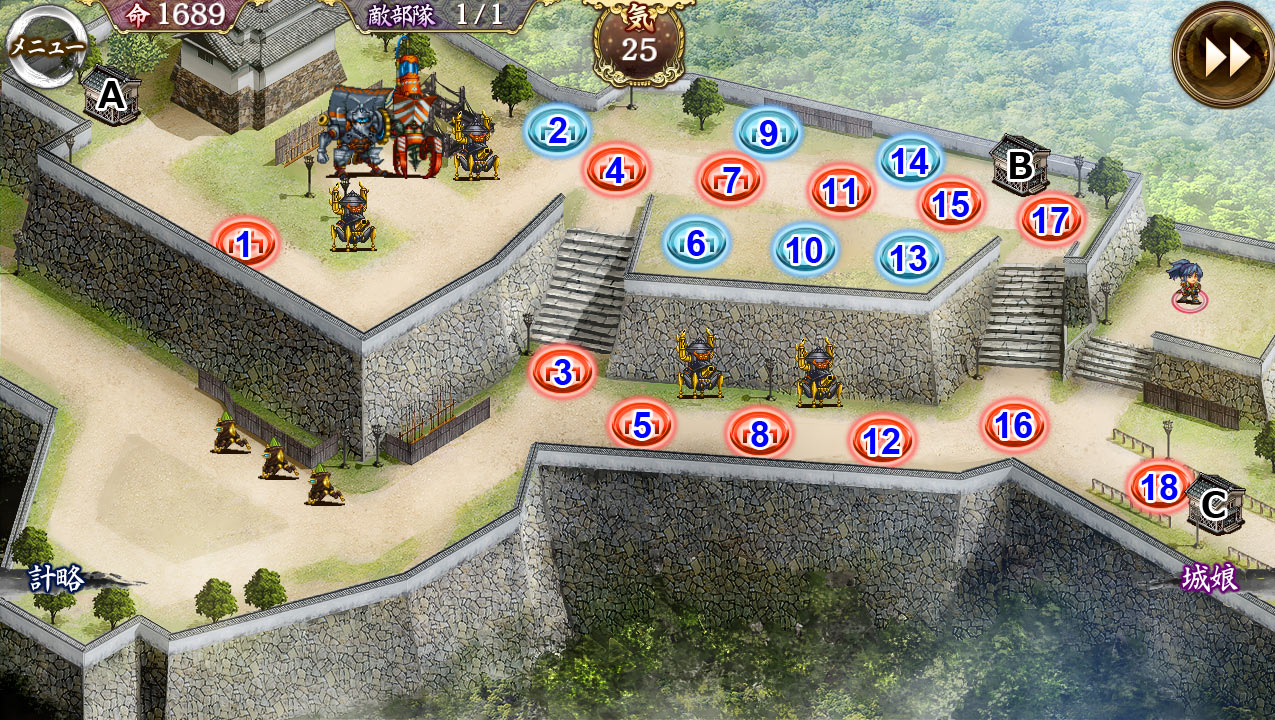Select red deployment slot 12

tap(882, 441)
